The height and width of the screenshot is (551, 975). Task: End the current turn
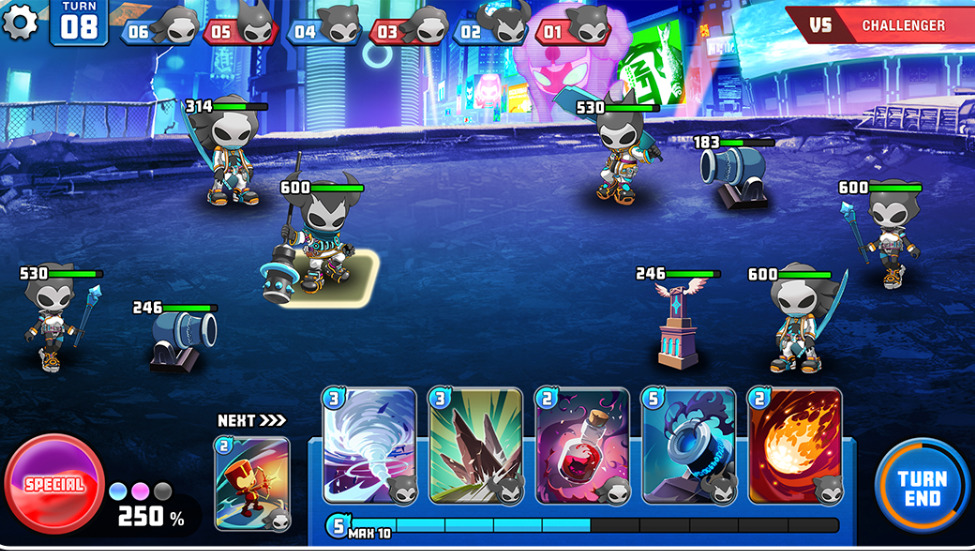[x=921, y=487]
